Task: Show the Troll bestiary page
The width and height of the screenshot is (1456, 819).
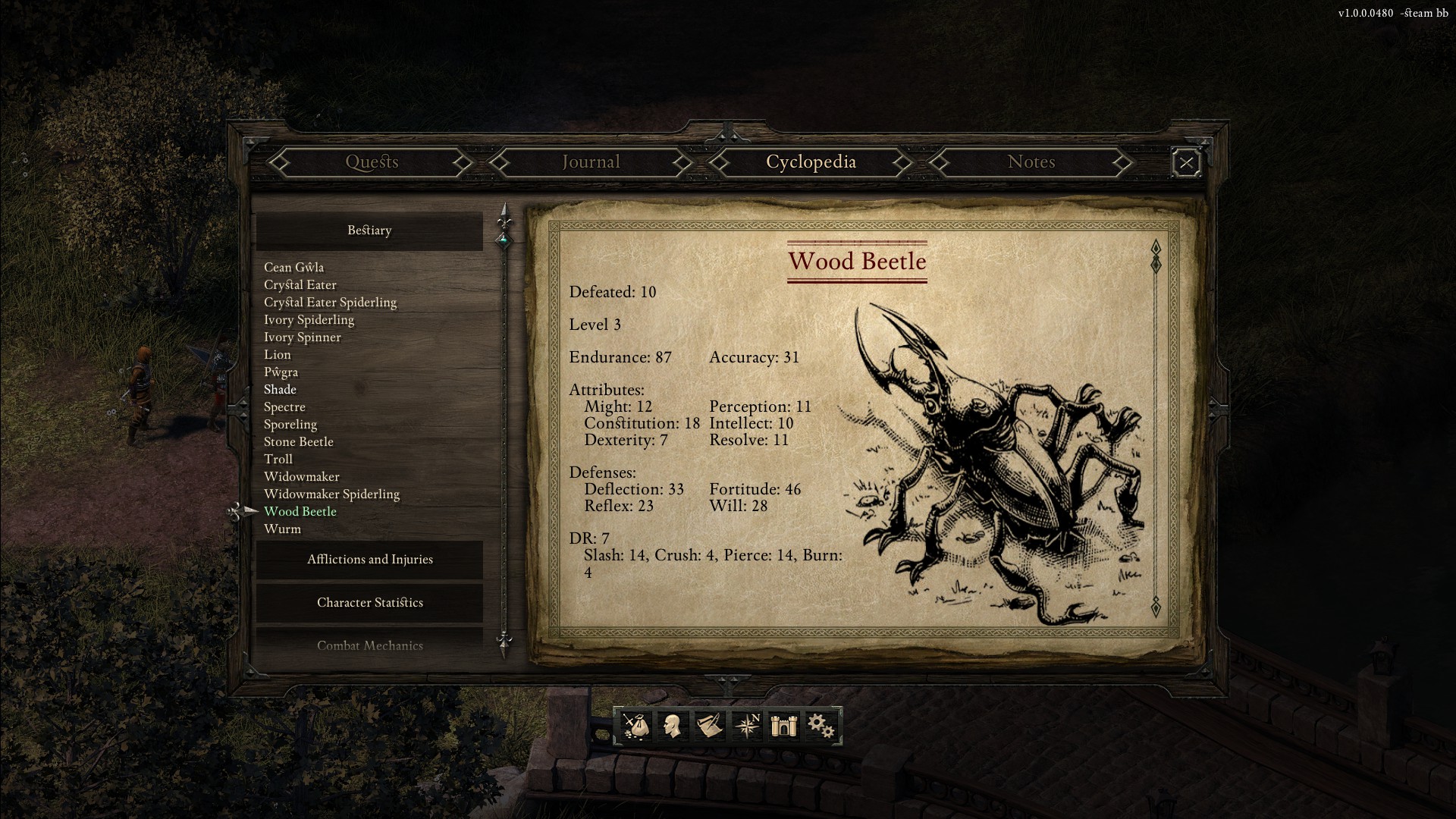Action: pyautogui.click(x=278, y=460)
